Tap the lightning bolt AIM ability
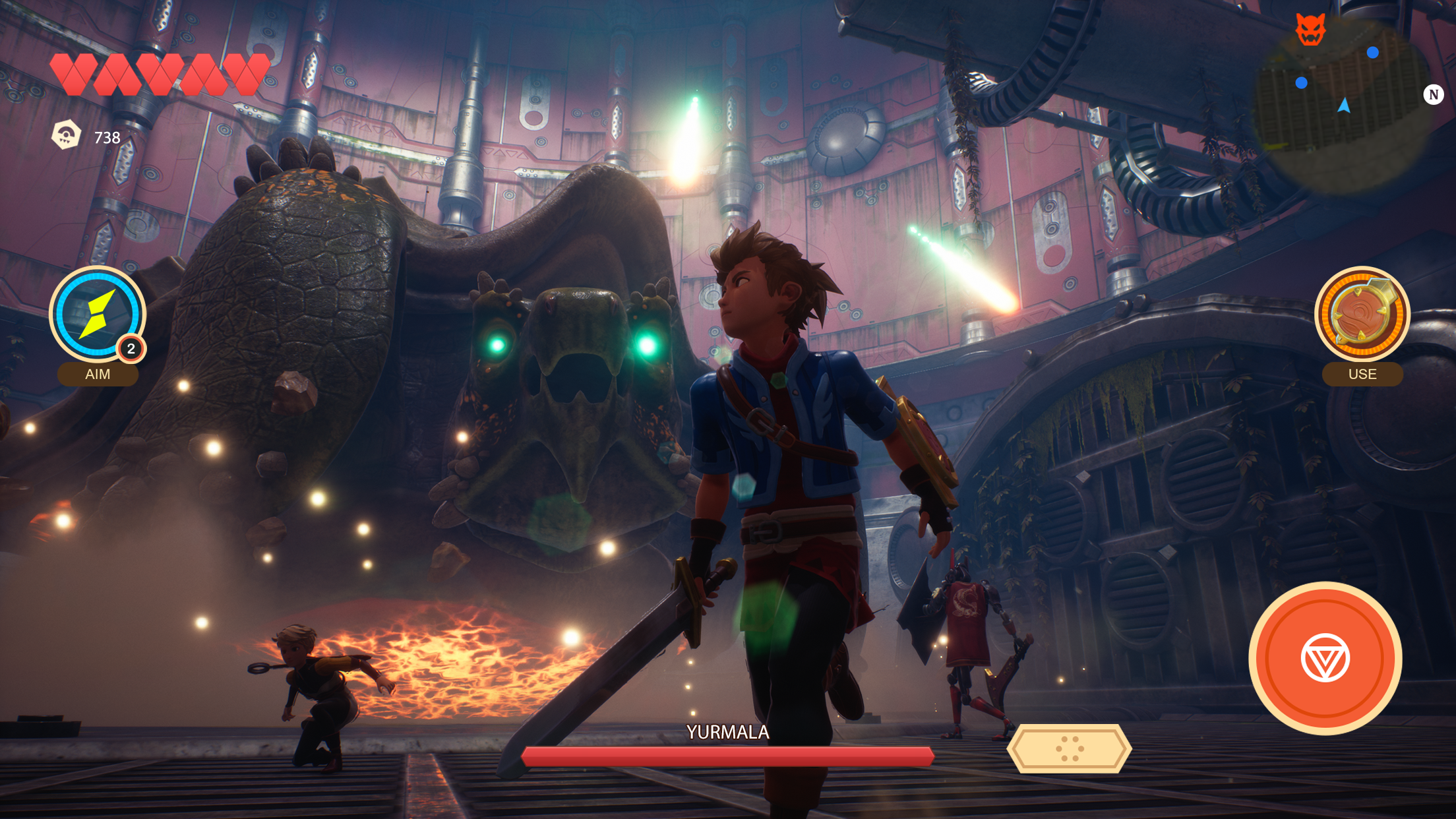The height and width of the screenshot is (819, 1456). (x=97, y=315)
